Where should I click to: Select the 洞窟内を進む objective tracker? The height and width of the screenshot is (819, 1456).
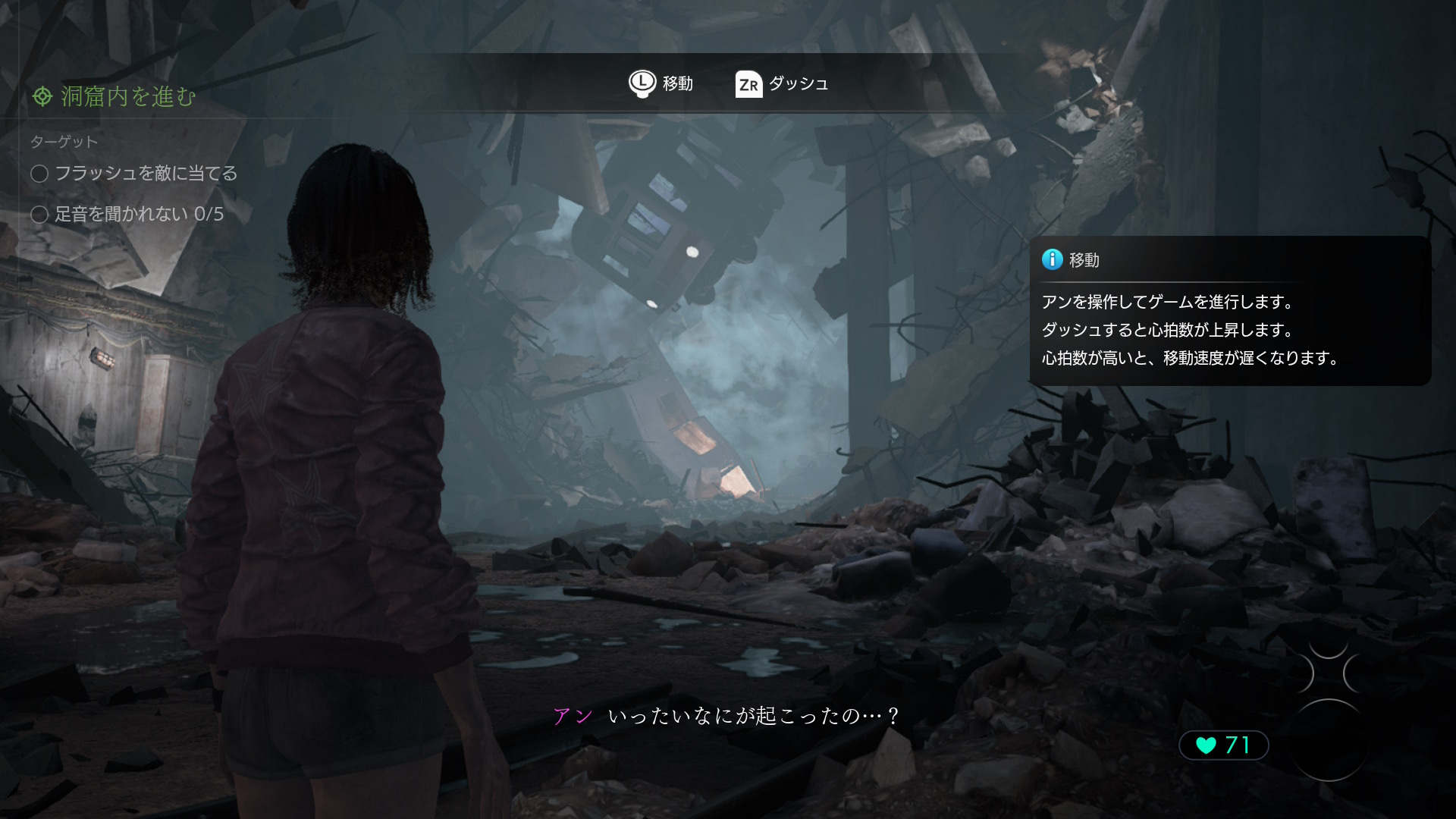114,96
